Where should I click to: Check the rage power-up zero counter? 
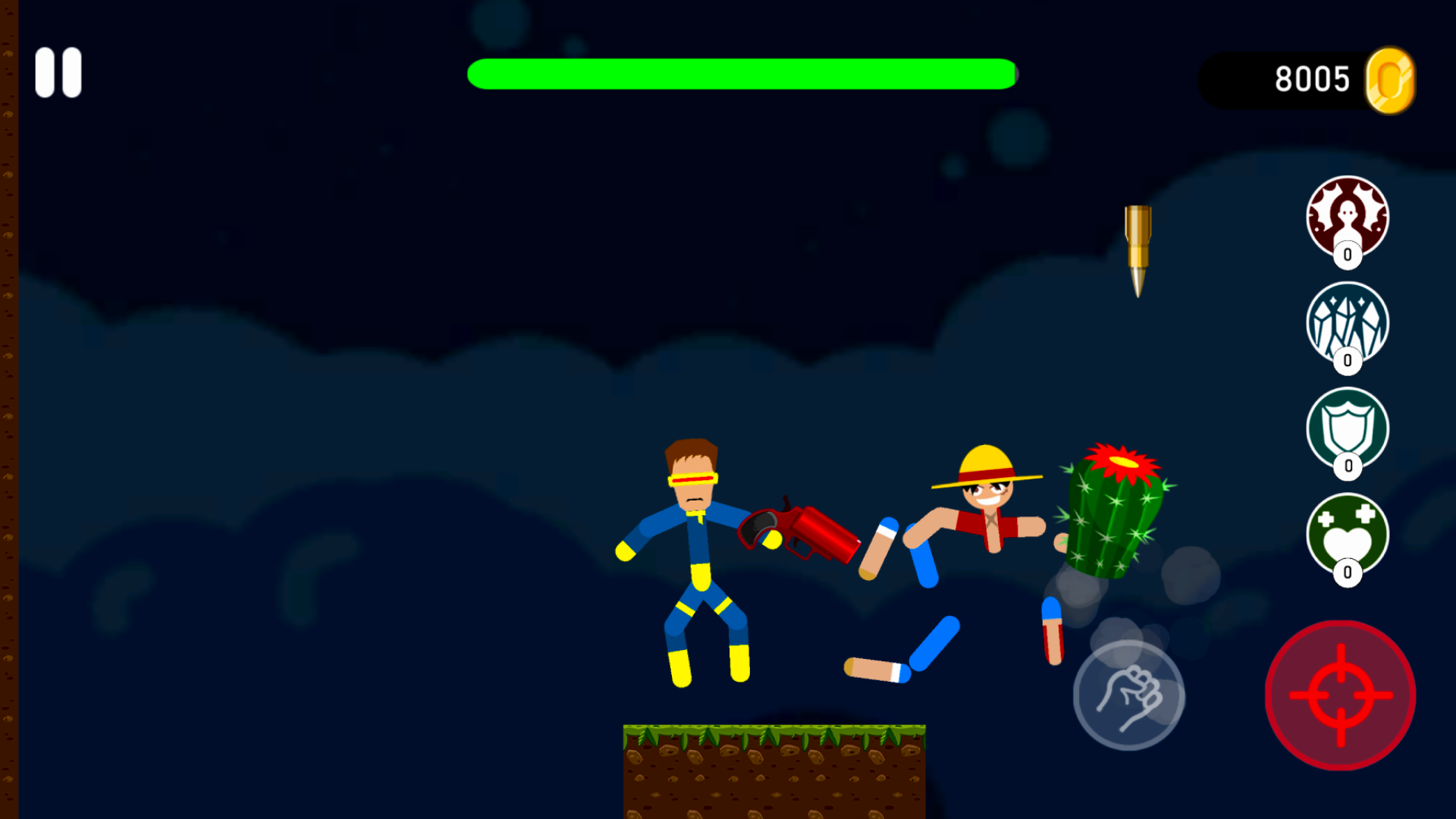click(1346, 255)
